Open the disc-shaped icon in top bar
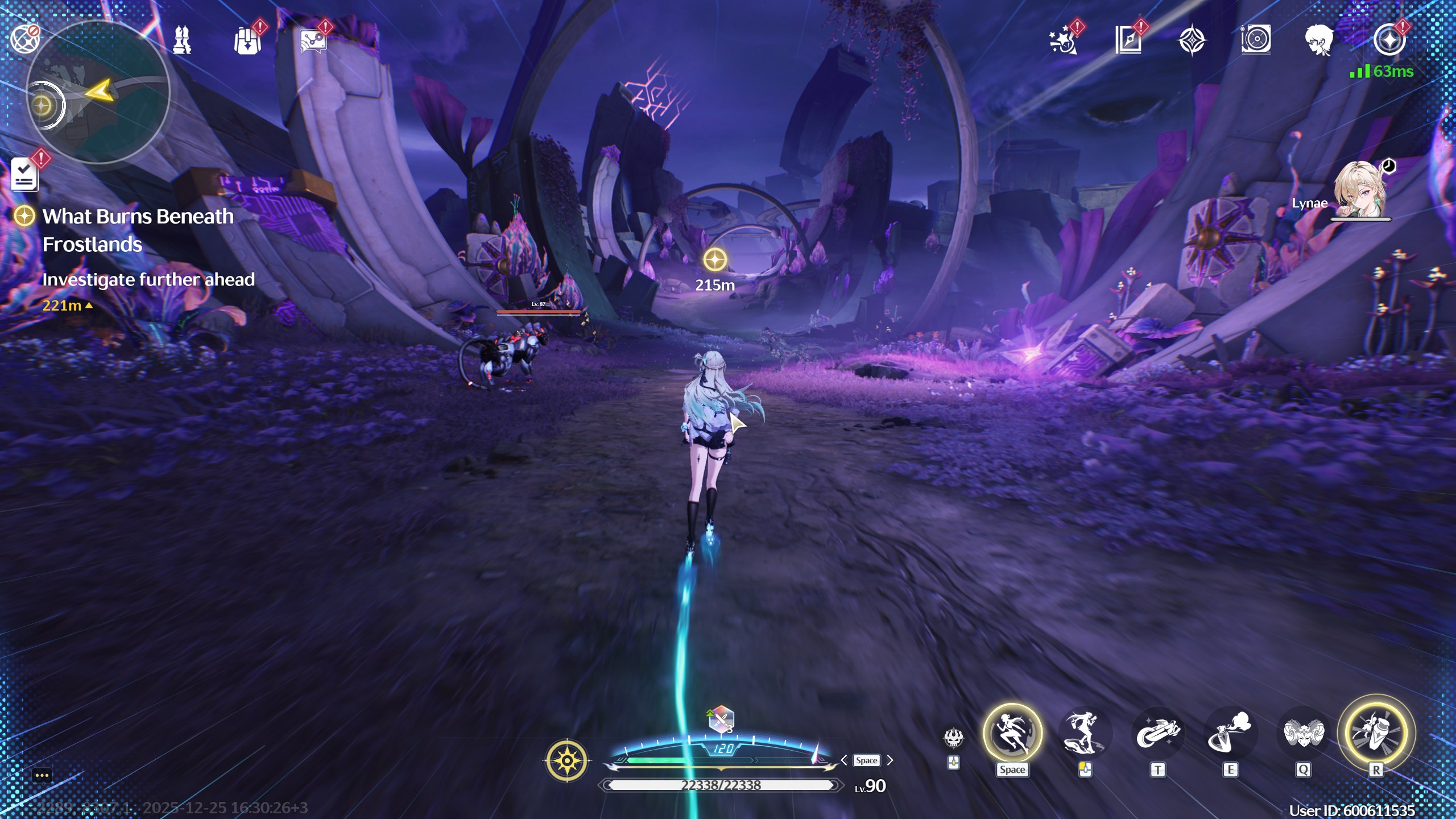The image size is (1456, 819). pyautogui.click(x=1256, y=40)
